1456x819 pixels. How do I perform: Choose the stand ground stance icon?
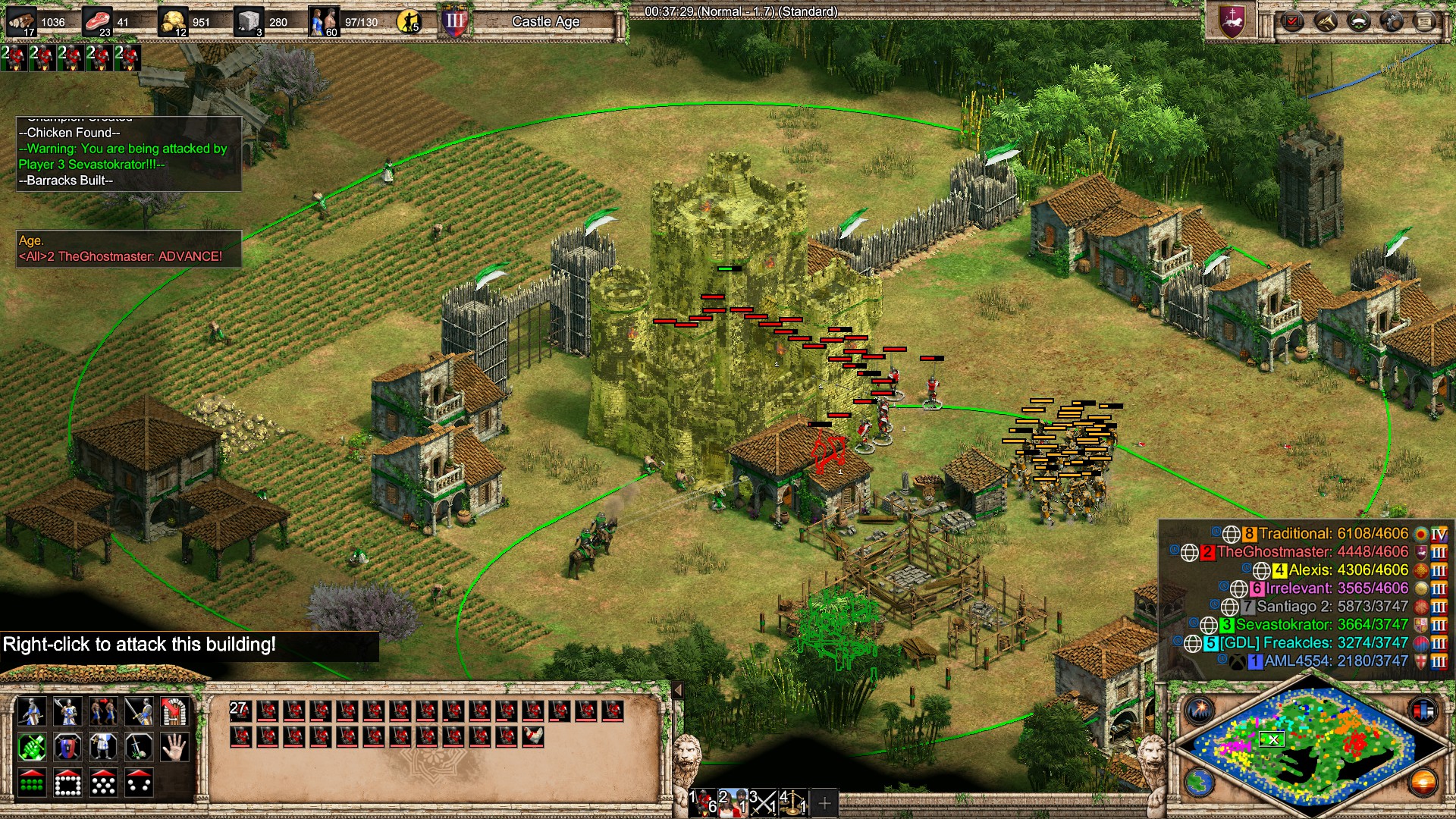click(x=103, y=748)
